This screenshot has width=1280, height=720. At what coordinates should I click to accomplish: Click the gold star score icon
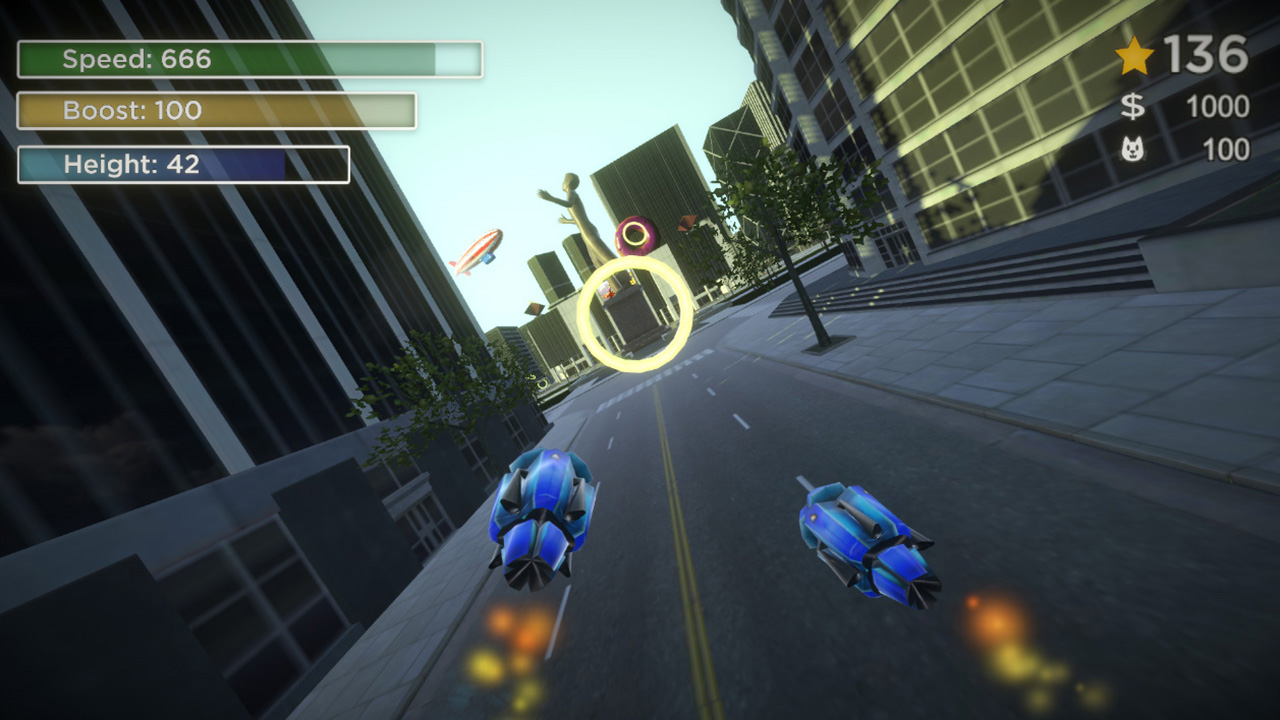[x=1135, y=56]
